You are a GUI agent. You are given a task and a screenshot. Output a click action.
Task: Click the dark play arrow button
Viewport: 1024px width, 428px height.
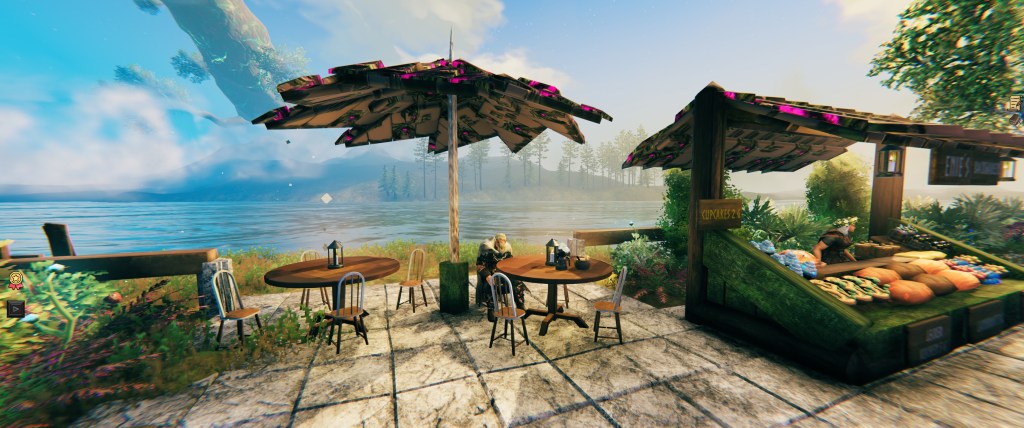14,307
